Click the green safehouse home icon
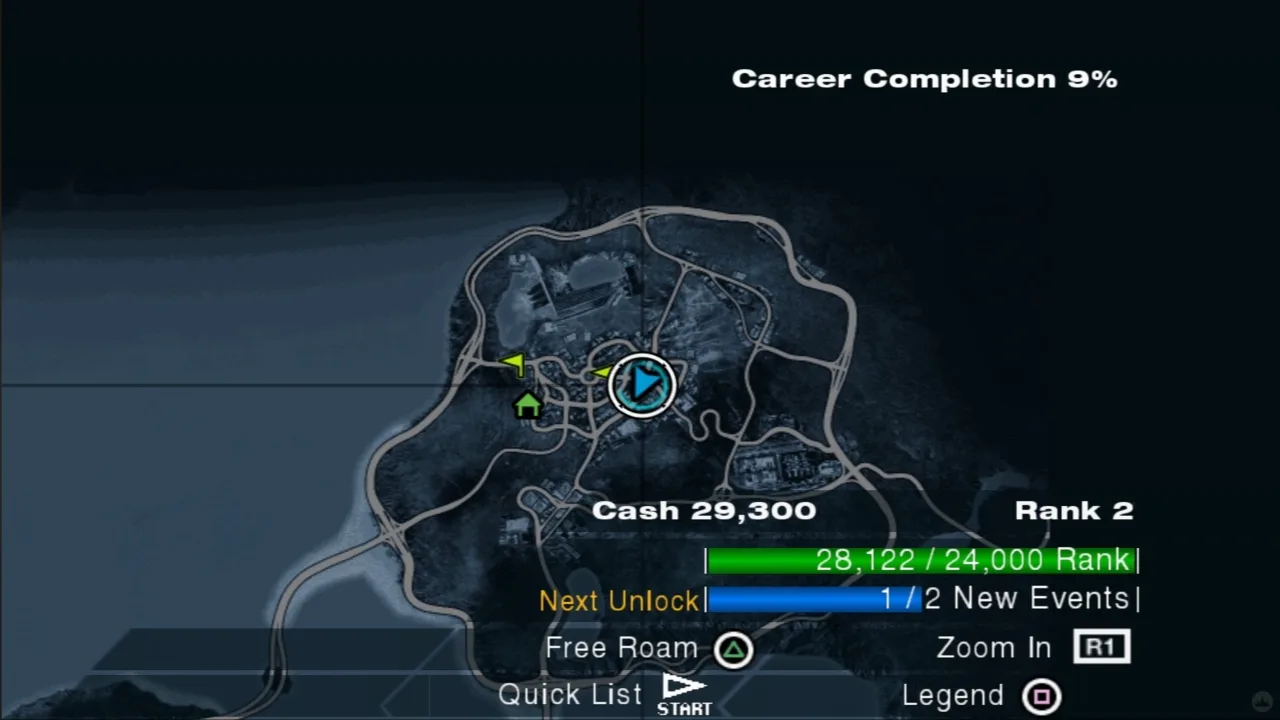 528,405
